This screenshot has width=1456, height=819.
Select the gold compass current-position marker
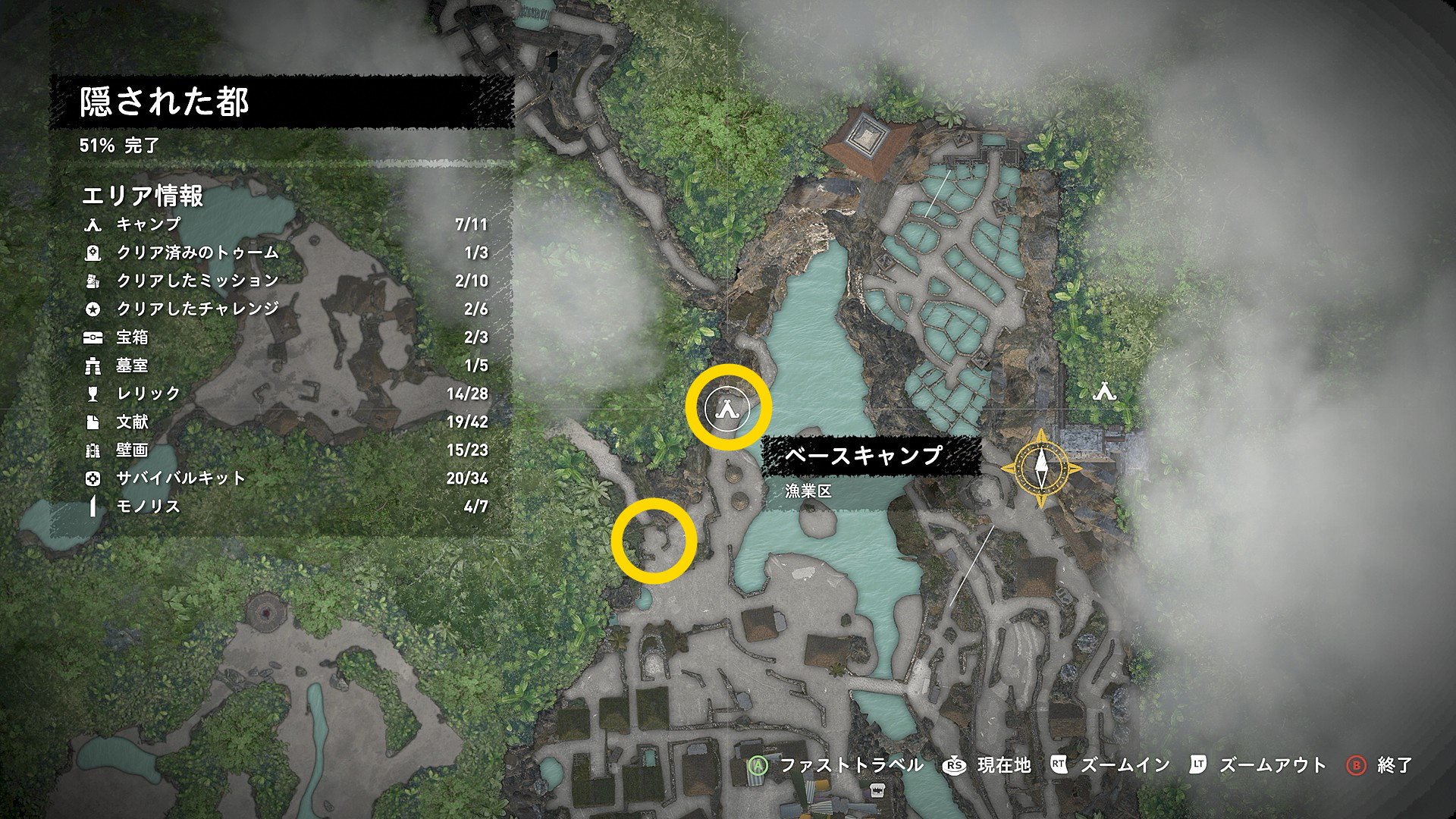click(x=1040, y=468)
